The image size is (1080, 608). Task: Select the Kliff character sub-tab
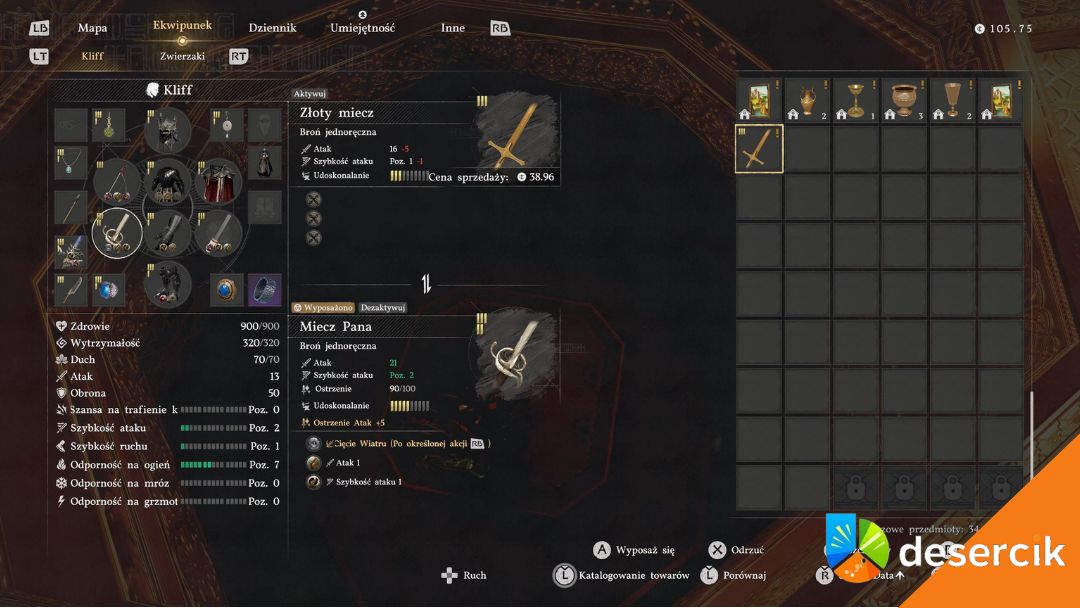[x=92, y=57]
